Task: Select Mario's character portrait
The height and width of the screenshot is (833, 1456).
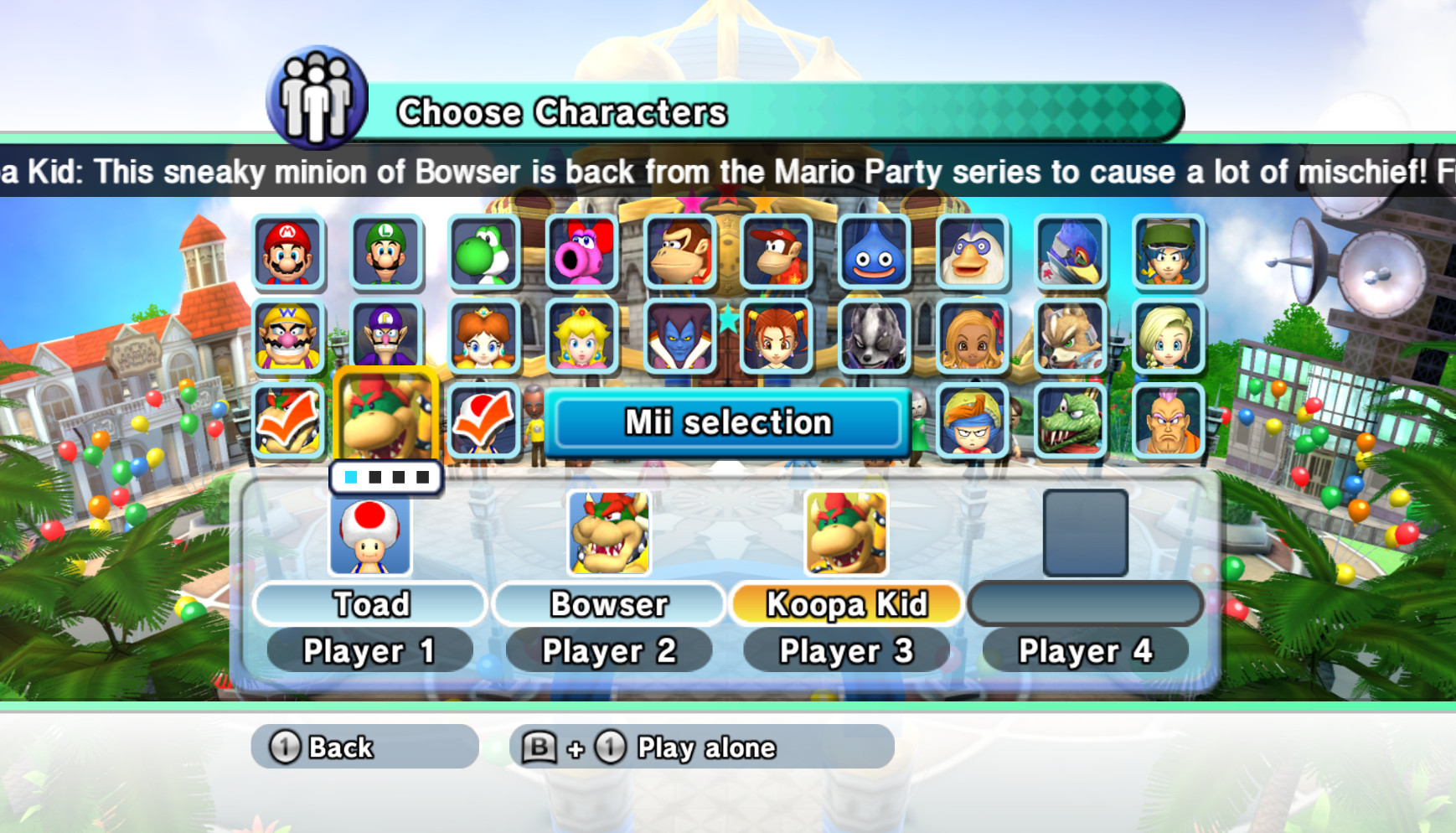Action: point(287,254)
